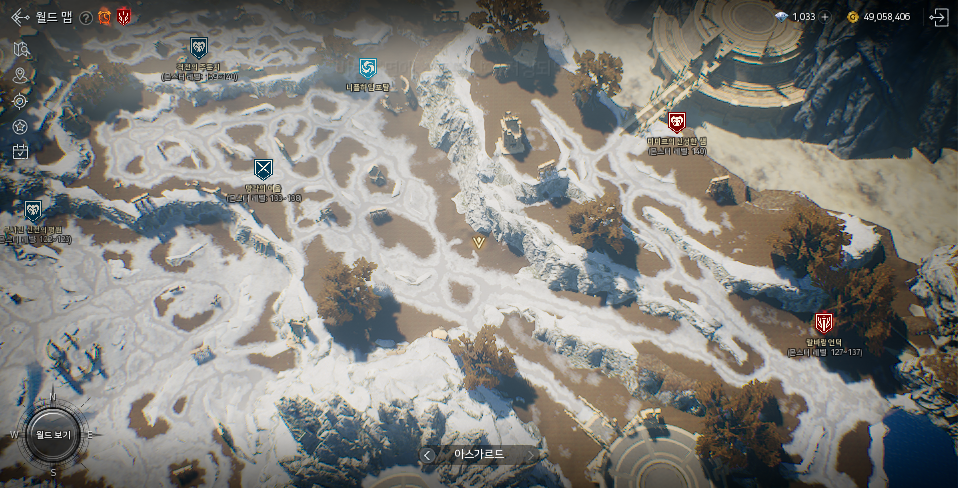The height and width of the screenshot is (488, 958).
Task: Click the orange clock event icon
Action: tap(104, 16)
